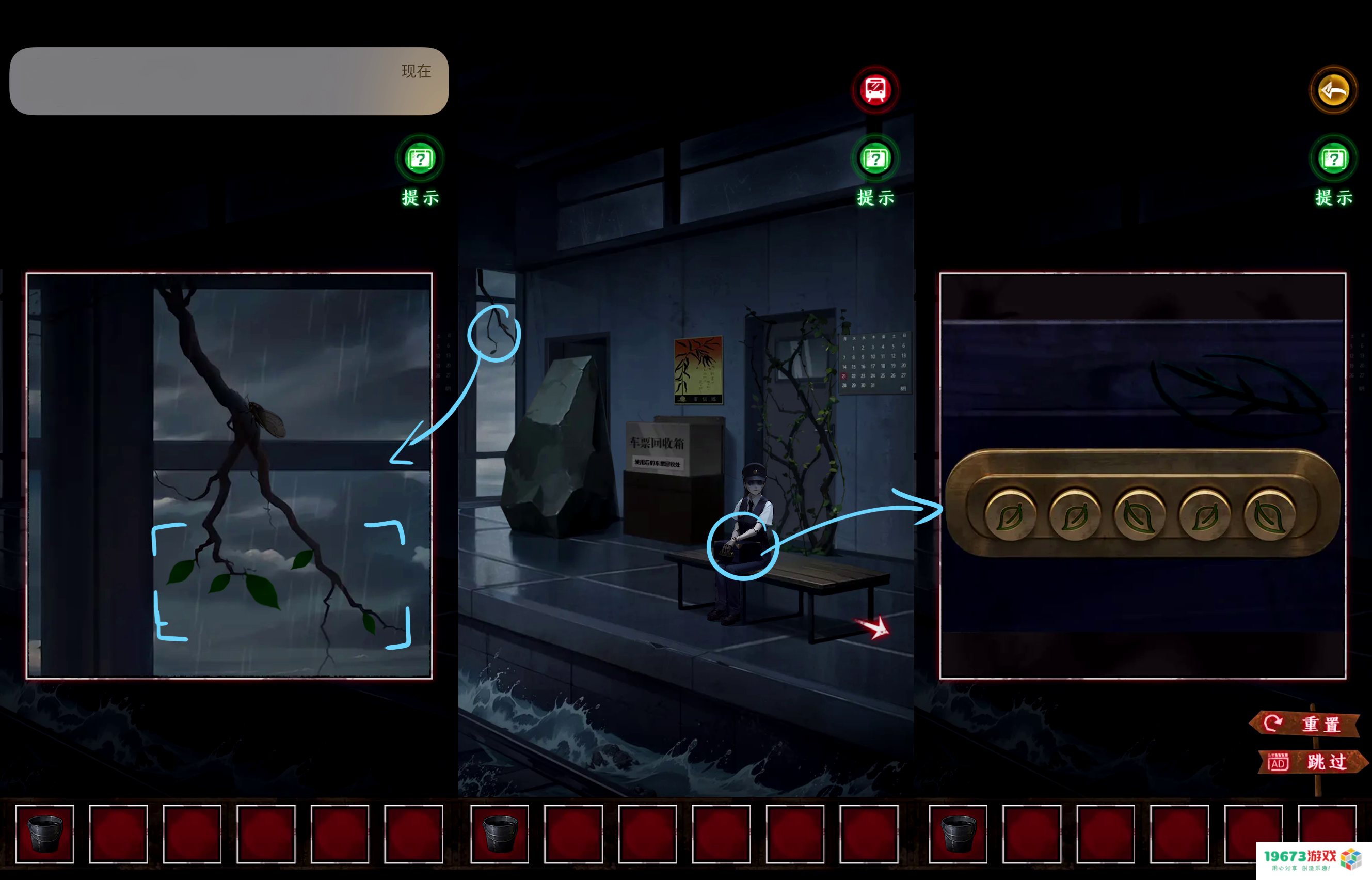The image size is (1372, 880).
Task: Reset the puzzle with the 重置 sign
Action: (1306, 724)
